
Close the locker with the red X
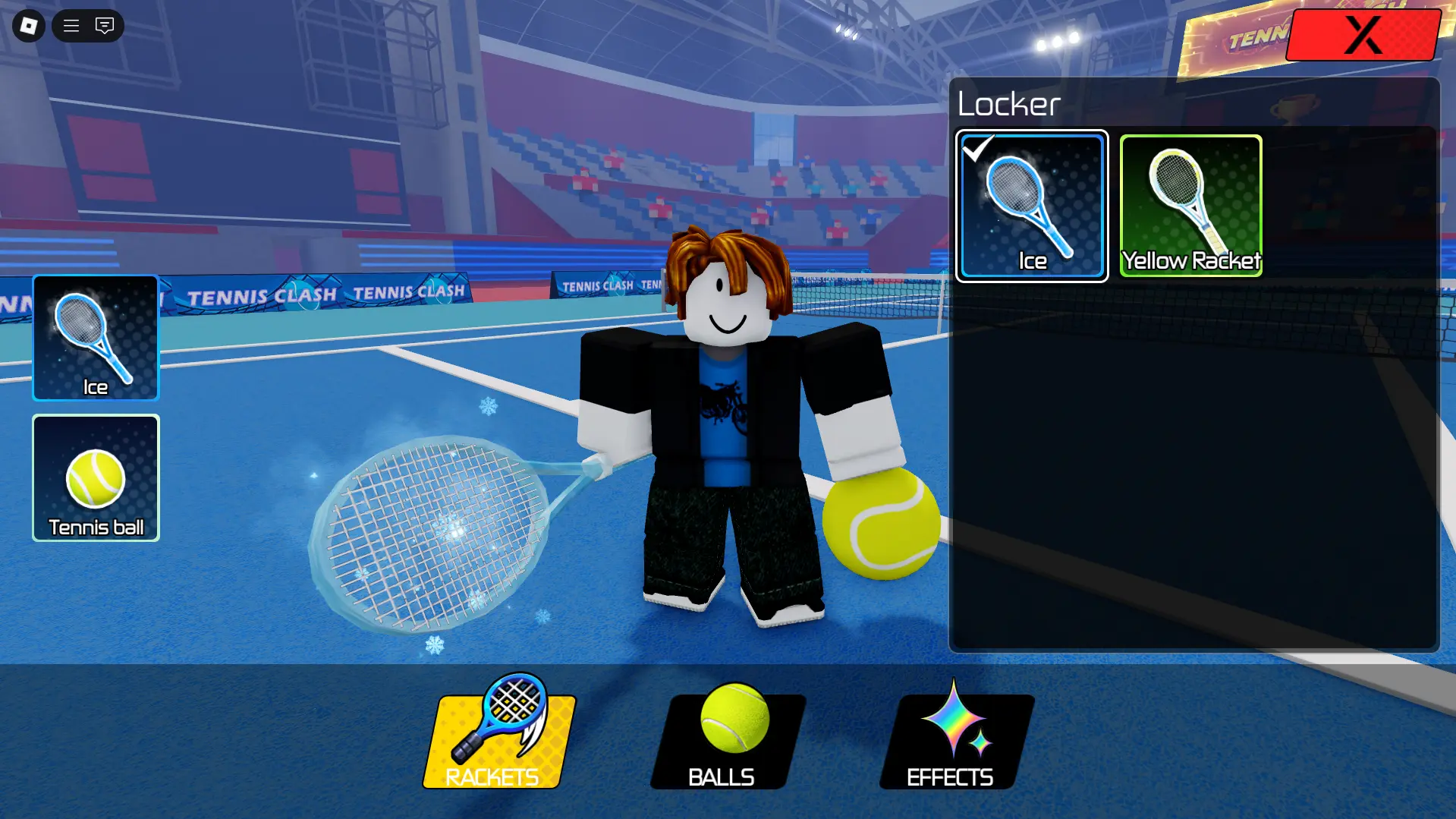point(1363,35)
